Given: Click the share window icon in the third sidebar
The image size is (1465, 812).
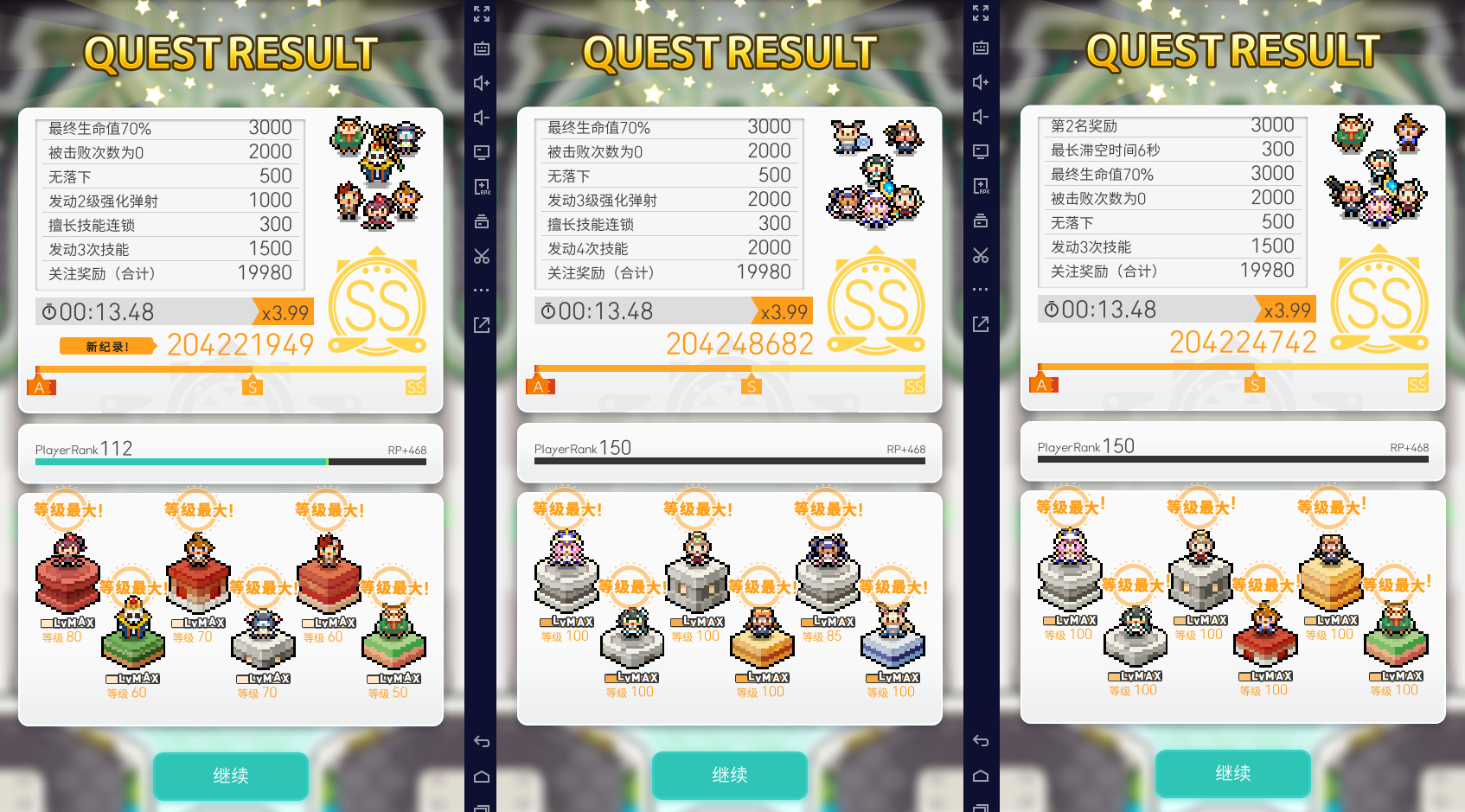Looking at the screenshot, I should (981, 323).
